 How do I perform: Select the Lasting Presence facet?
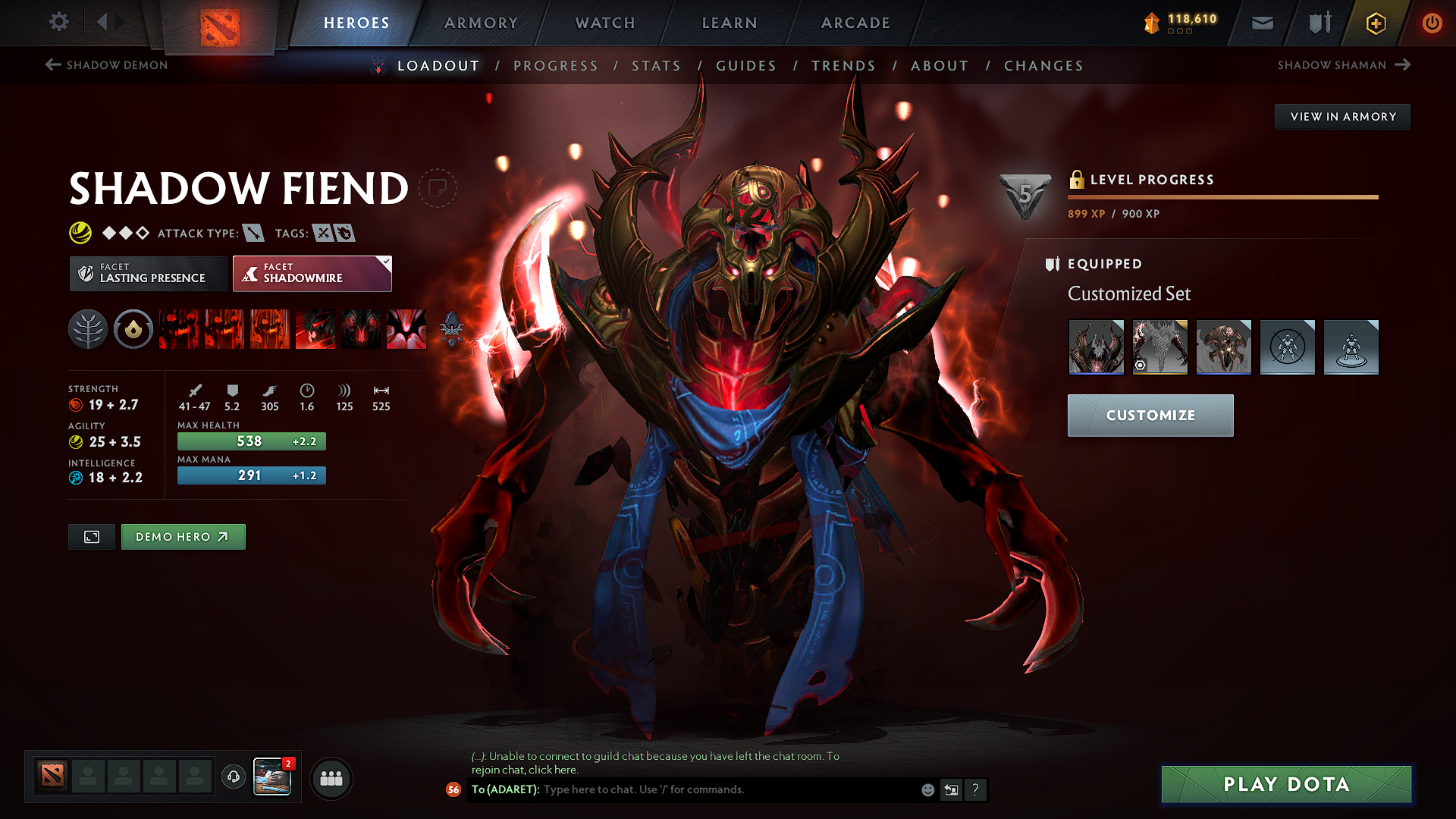pos(148,273)
